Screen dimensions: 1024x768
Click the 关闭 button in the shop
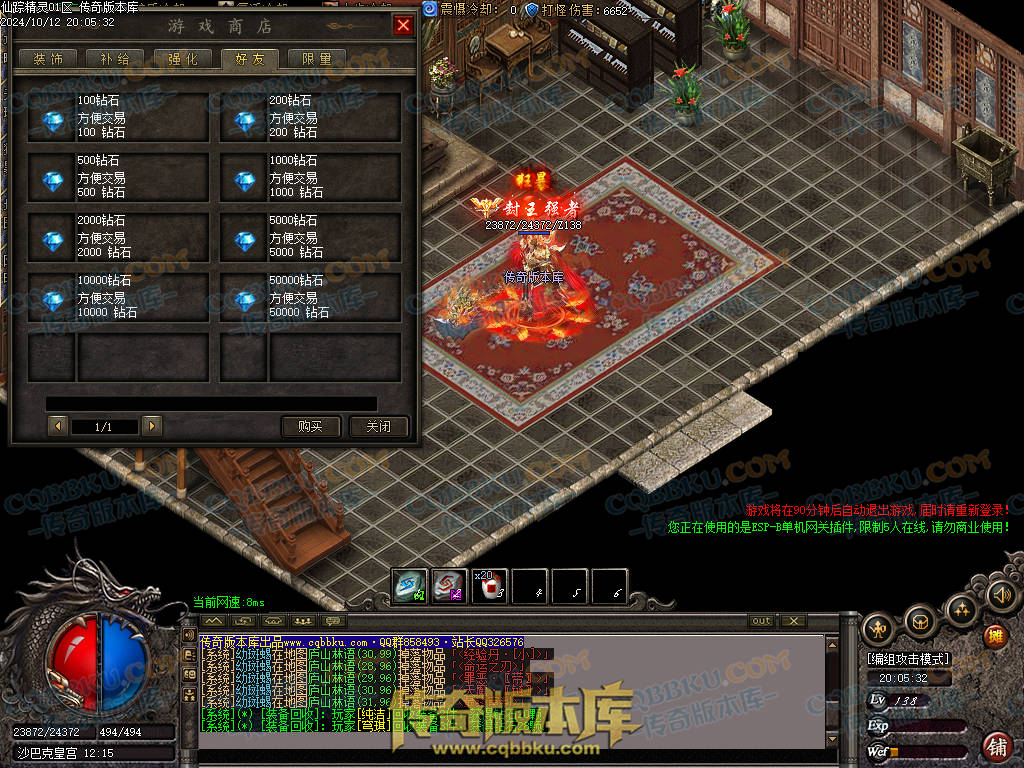[x=378, y=427]
